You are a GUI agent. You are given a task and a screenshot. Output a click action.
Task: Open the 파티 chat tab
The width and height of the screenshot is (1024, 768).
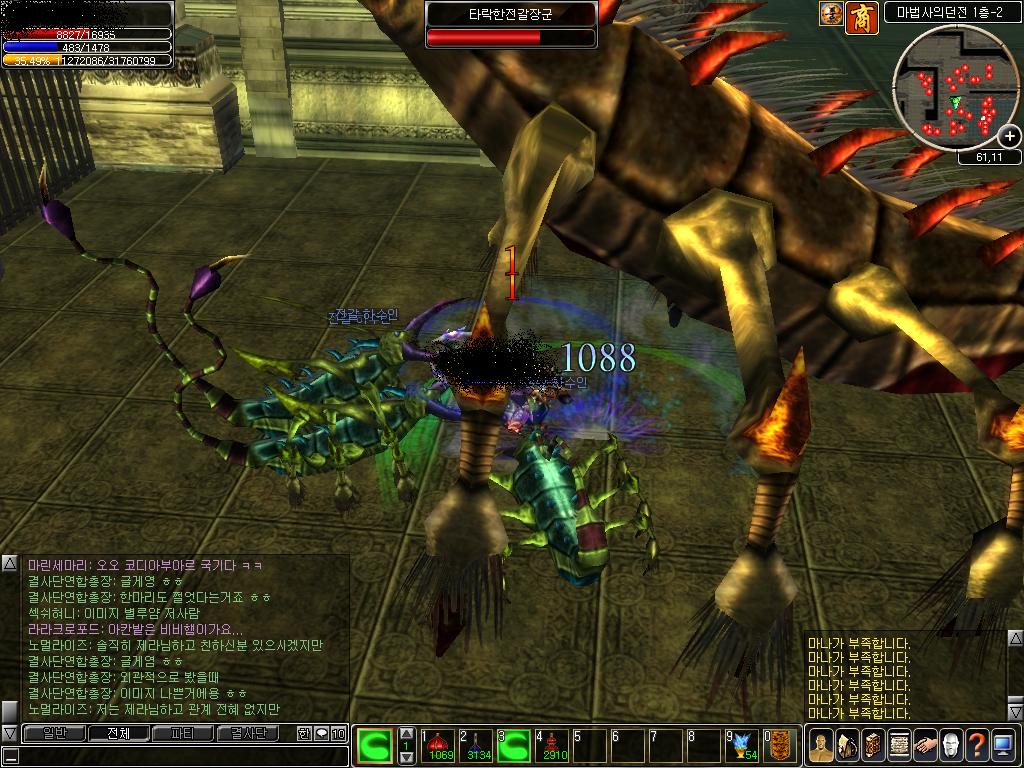tap(183, 733)
